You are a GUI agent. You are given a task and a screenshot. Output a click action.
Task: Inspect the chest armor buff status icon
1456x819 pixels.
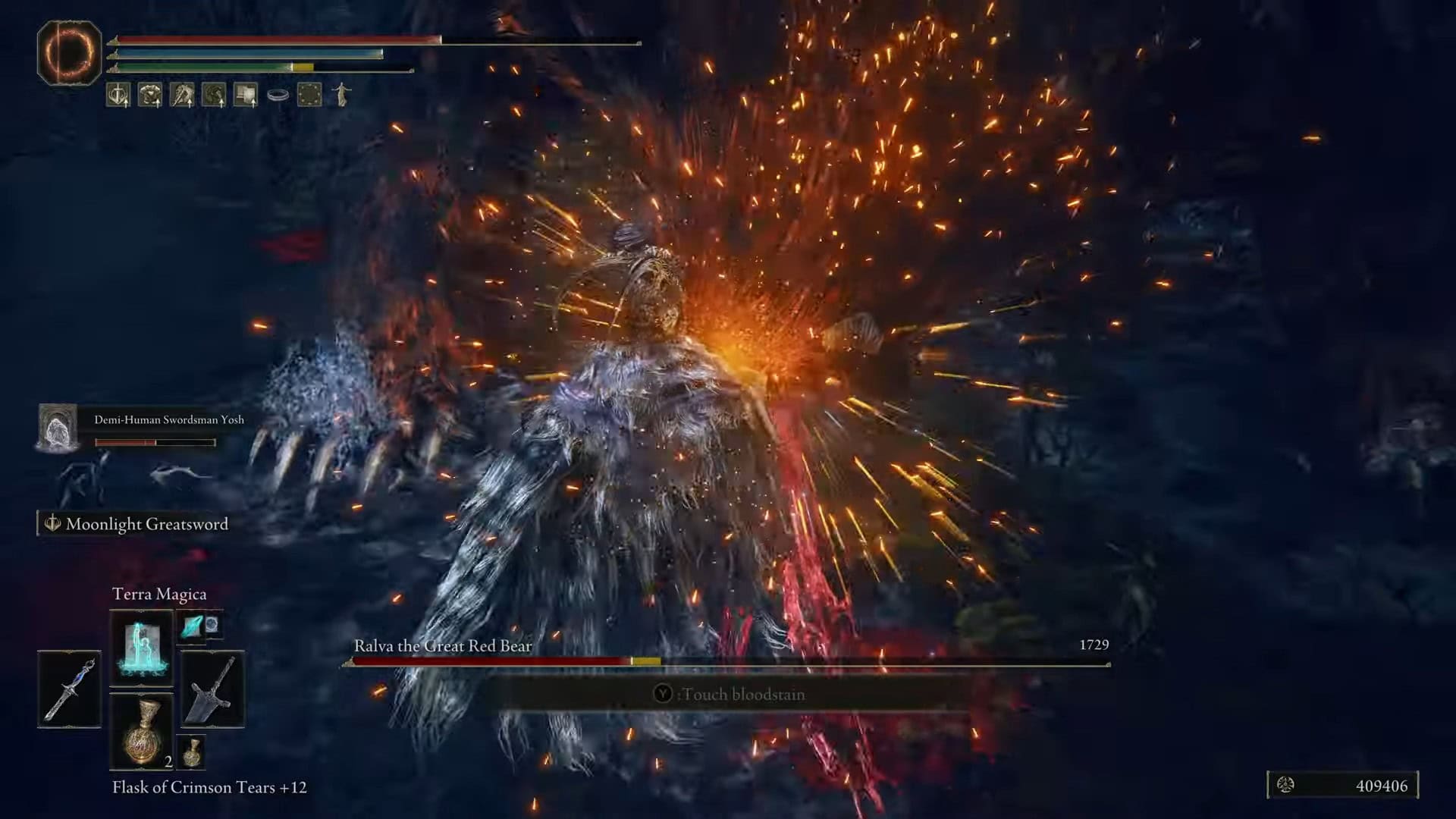(150, 95)
